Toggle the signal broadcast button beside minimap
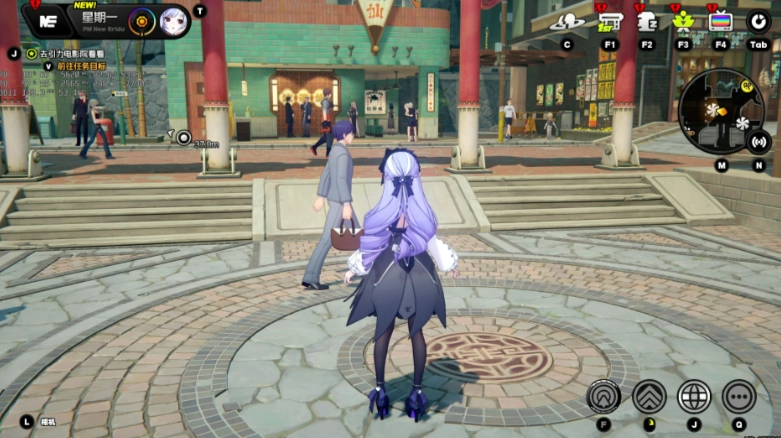781x438 pixels. (759, 141)
